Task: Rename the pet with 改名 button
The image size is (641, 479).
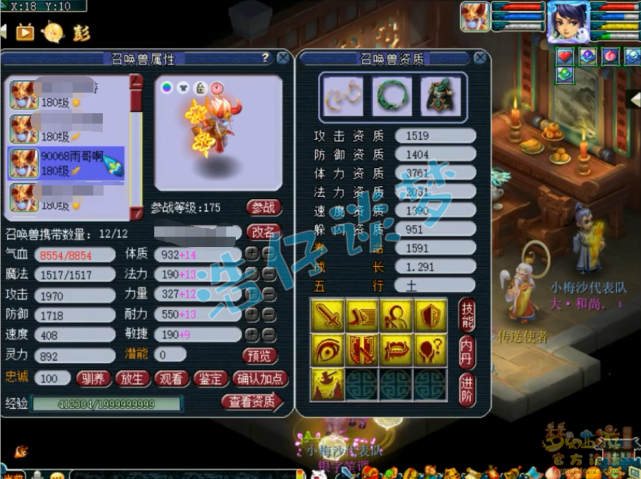Action: click(x=263, y=231)
